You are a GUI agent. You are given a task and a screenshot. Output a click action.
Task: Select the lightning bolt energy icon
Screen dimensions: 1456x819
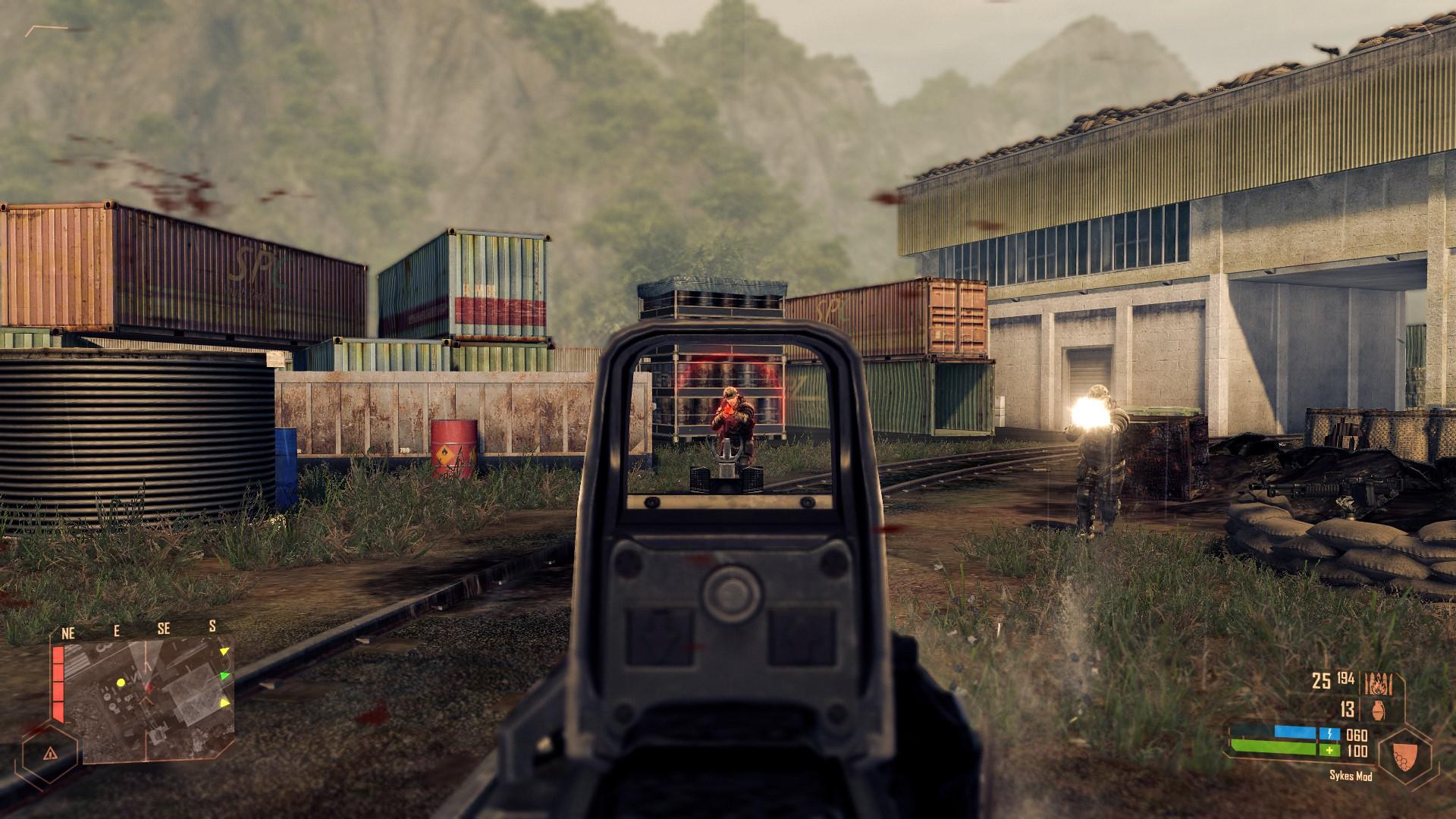[1329, 733]
